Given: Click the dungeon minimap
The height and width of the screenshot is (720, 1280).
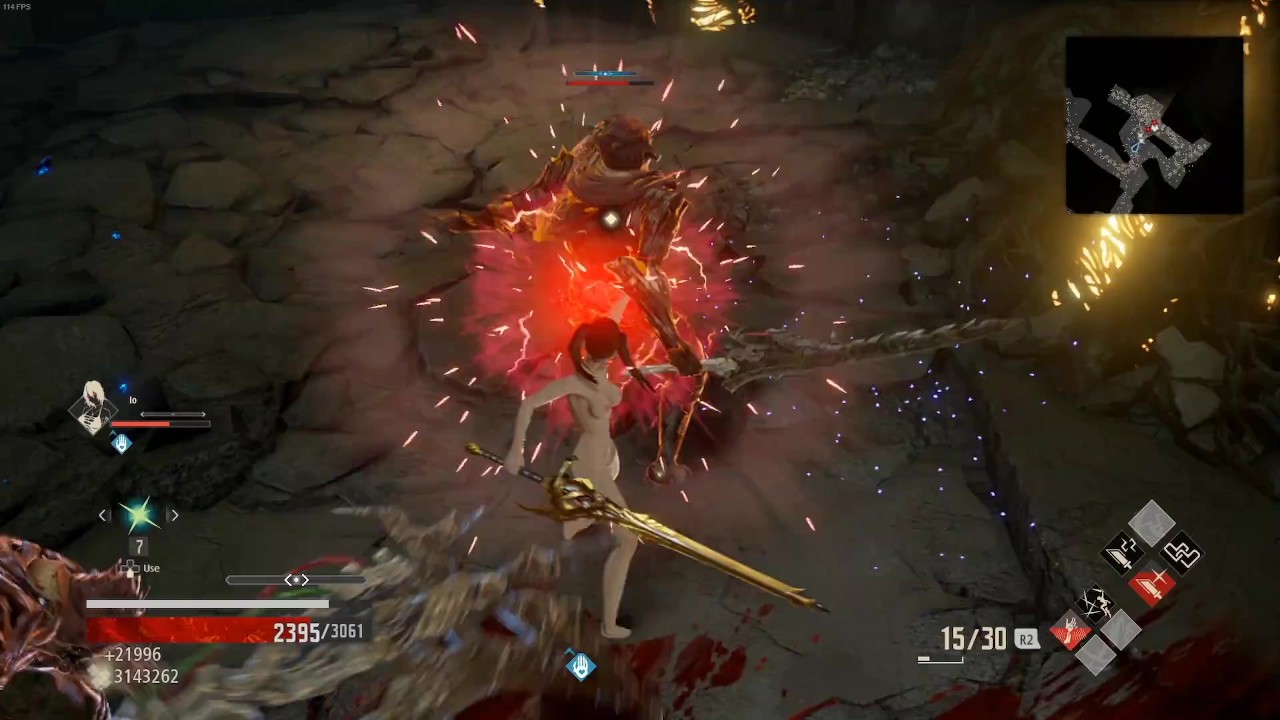Looking at the screenshot, I should click(1154, 125).
